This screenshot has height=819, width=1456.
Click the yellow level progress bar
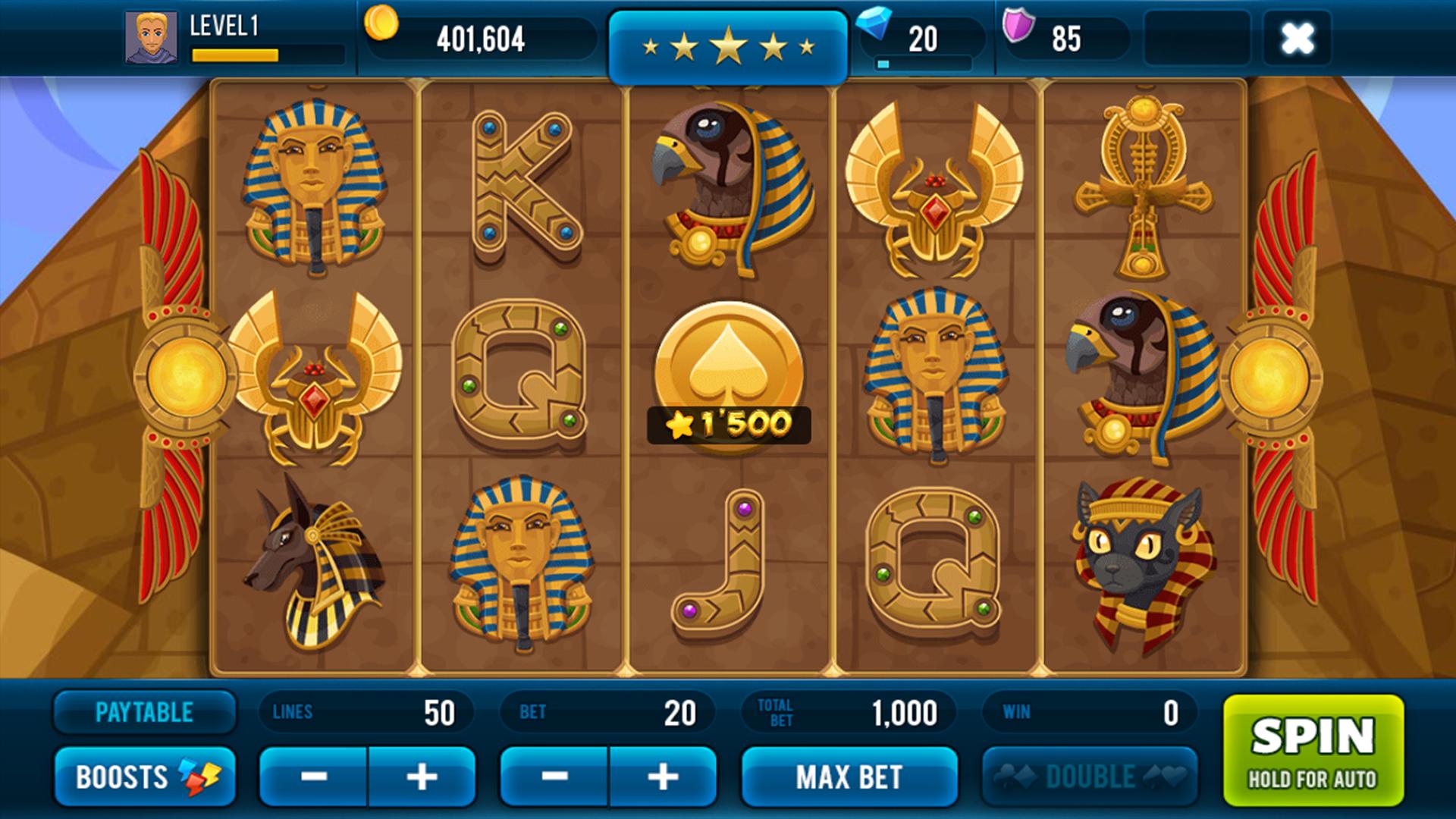pos(235,53)
